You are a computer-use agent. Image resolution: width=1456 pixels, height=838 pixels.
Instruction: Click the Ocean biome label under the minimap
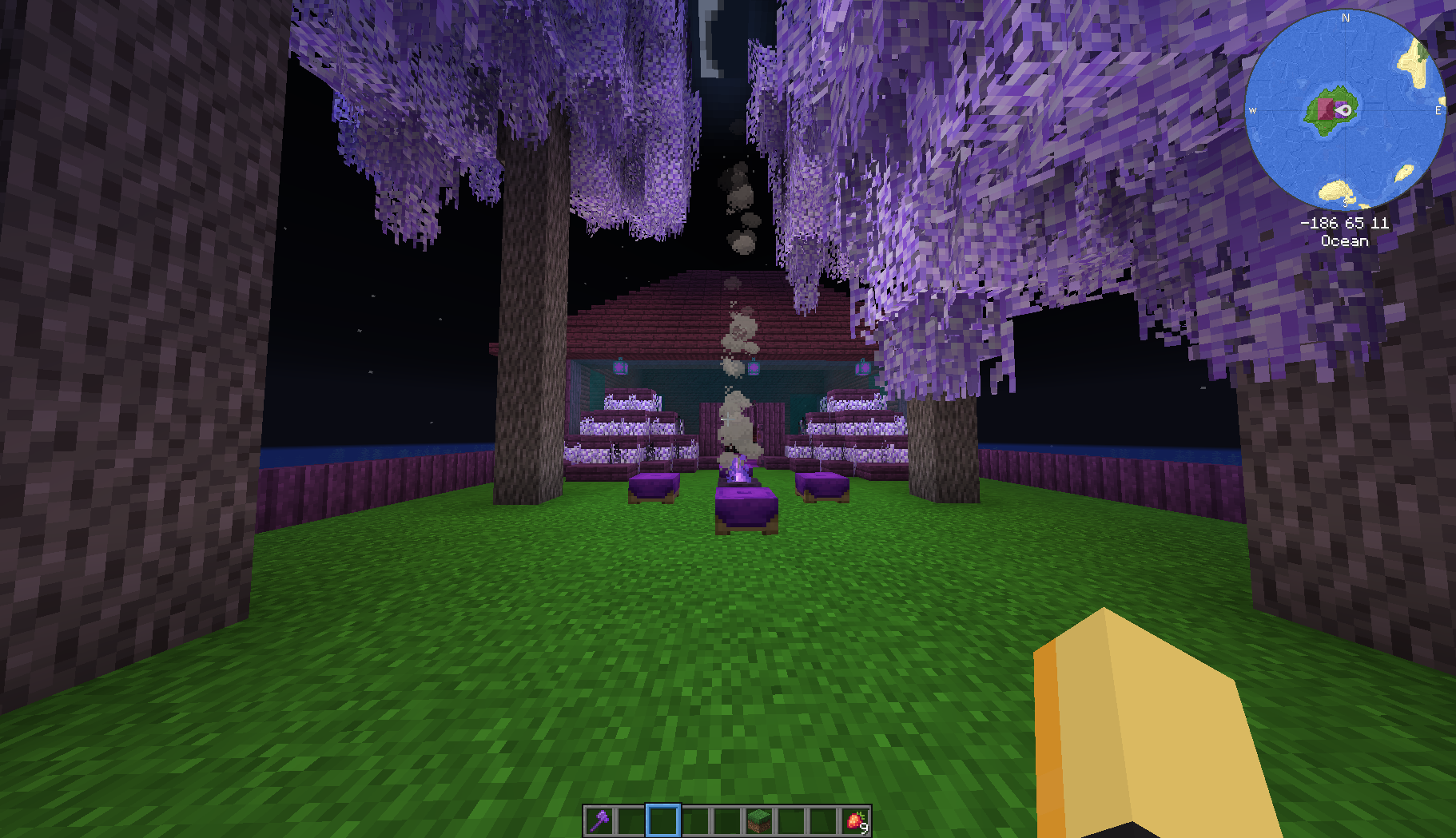[x=1345, y=241]
